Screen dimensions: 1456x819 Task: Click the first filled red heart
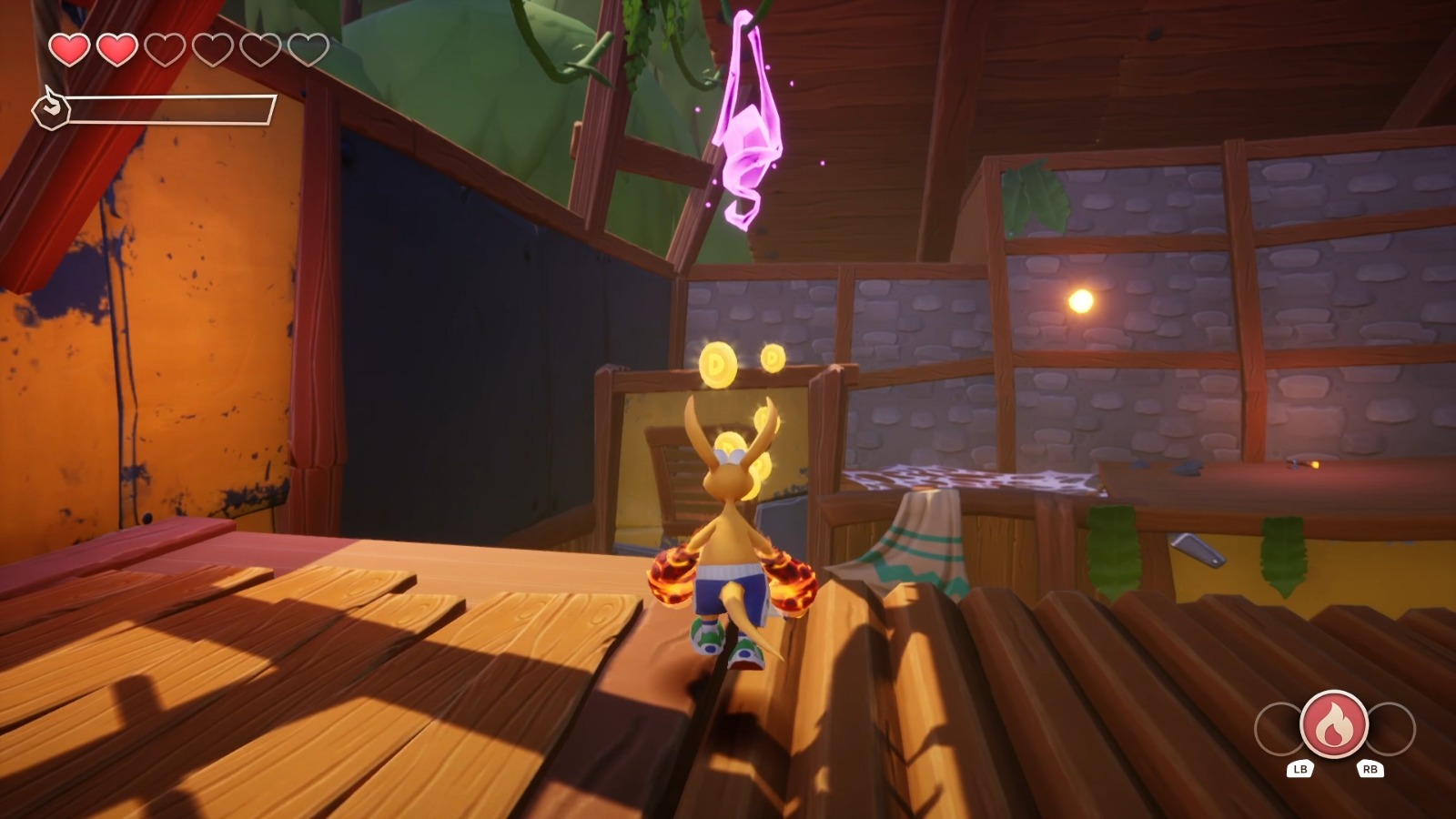[69, 50]
